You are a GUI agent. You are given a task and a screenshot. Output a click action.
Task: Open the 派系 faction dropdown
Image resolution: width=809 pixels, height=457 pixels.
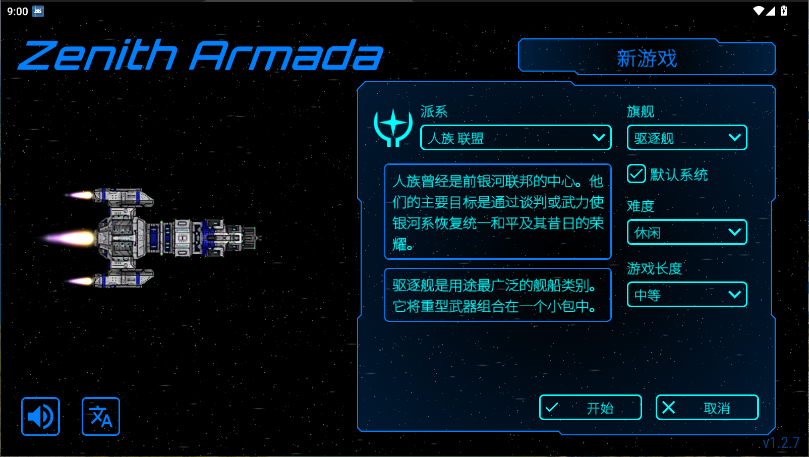(x=515, y=137)
